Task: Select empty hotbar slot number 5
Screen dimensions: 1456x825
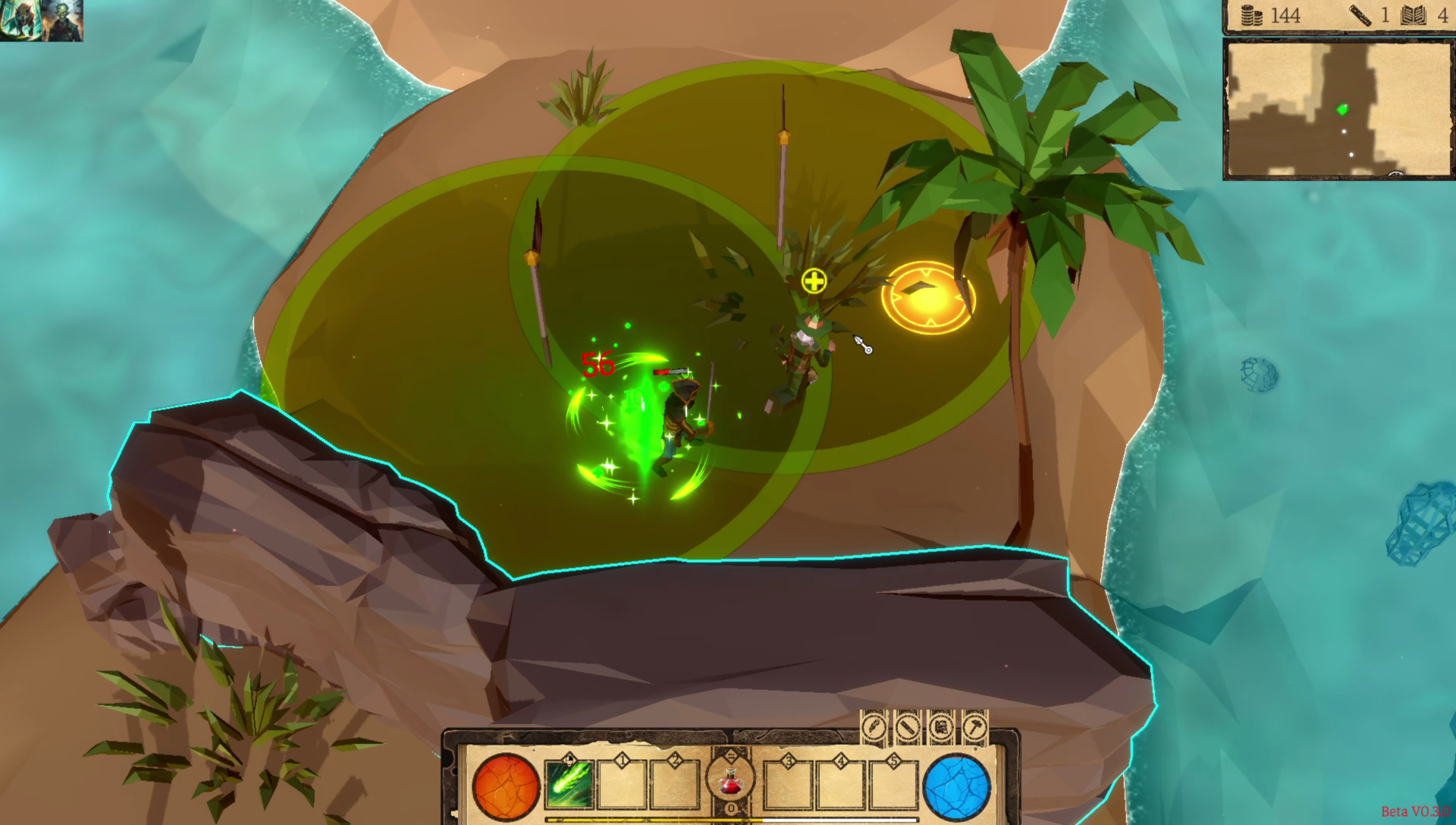Action: pyautogui.click(x=894, y=786)
